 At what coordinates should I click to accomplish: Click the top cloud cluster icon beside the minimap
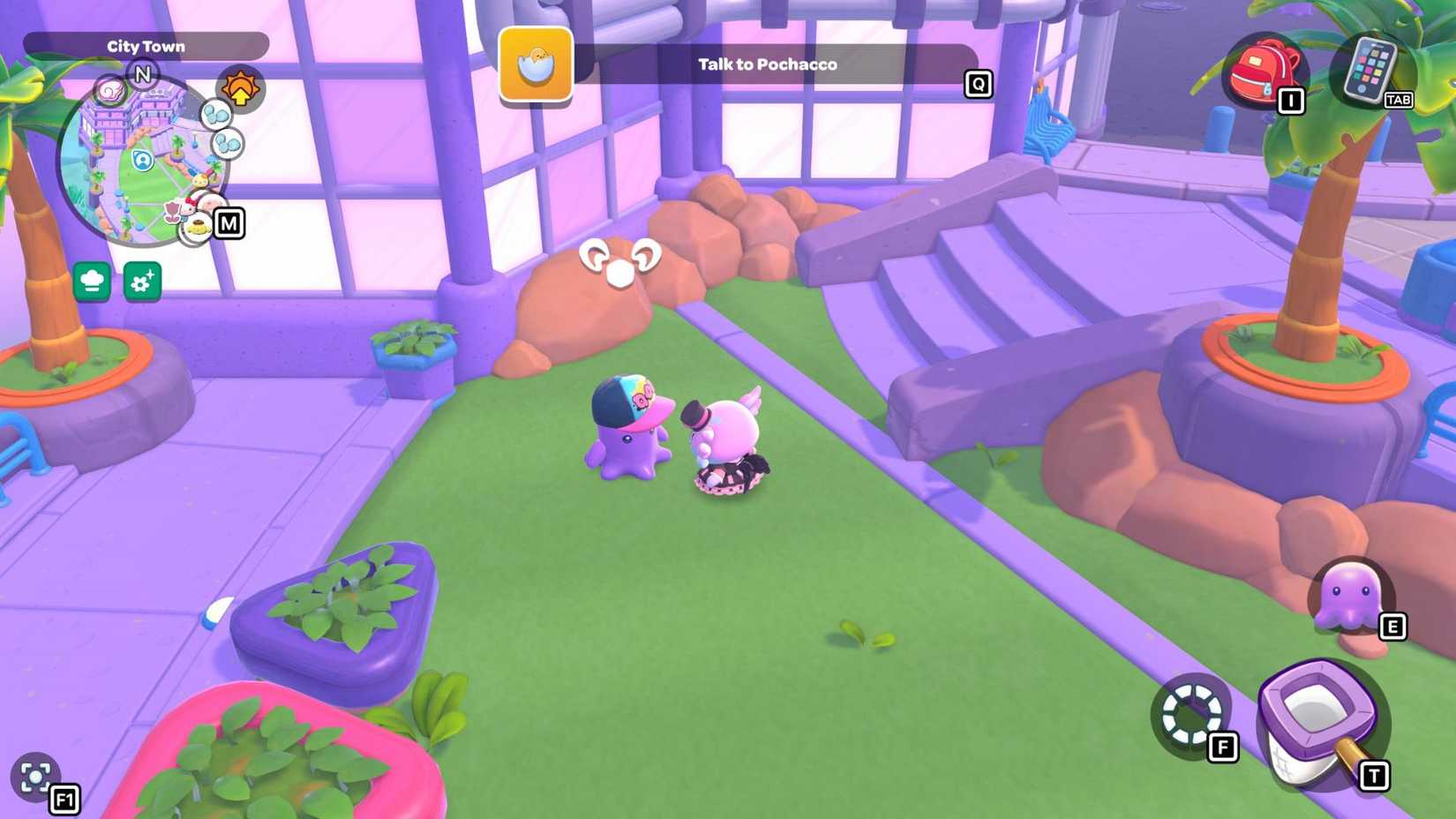pos(216,113)
